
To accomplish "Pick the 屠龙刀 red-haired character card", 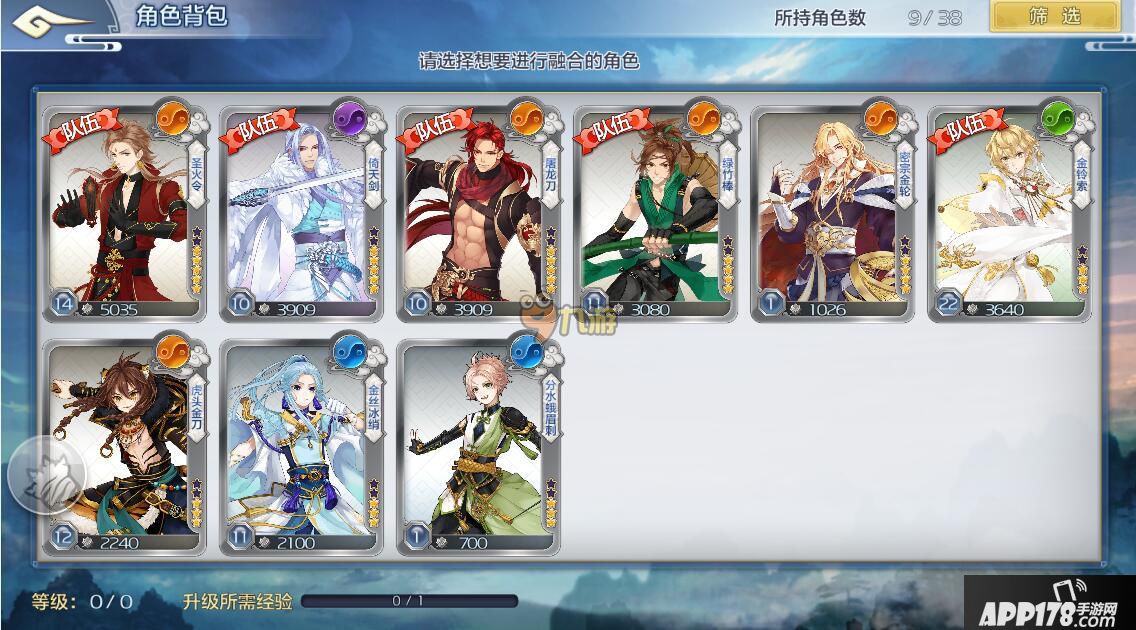I will 478,213.
